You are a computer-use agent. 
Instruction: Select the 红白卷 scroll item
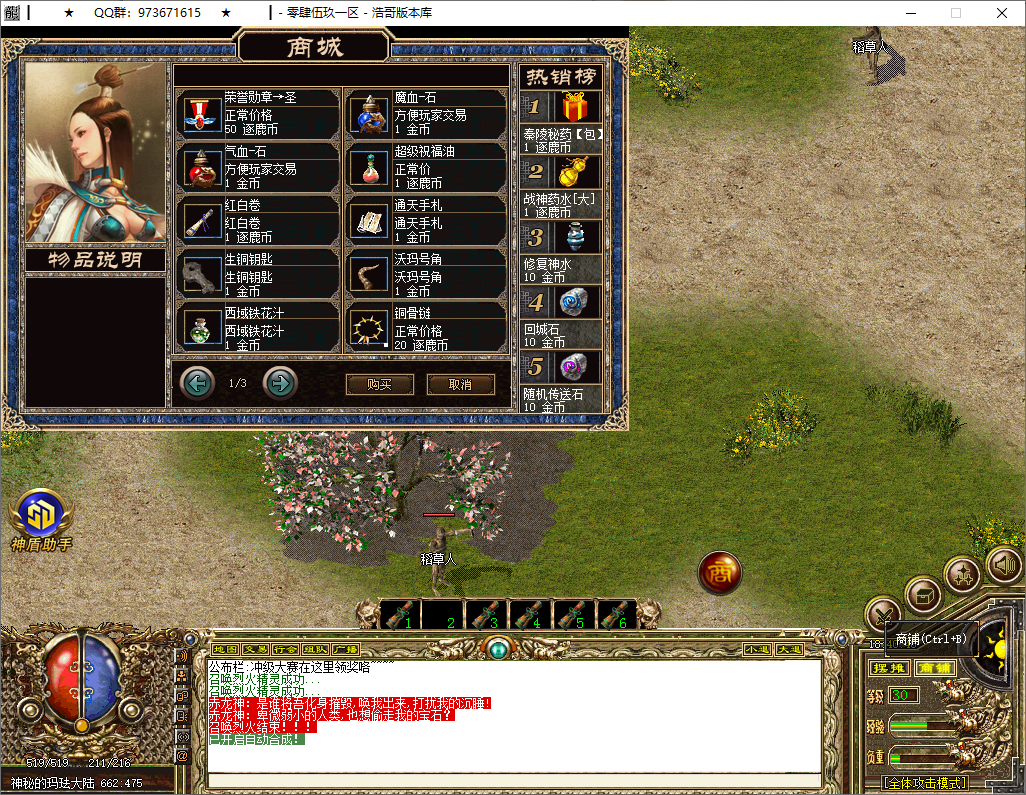click(203, 223)
